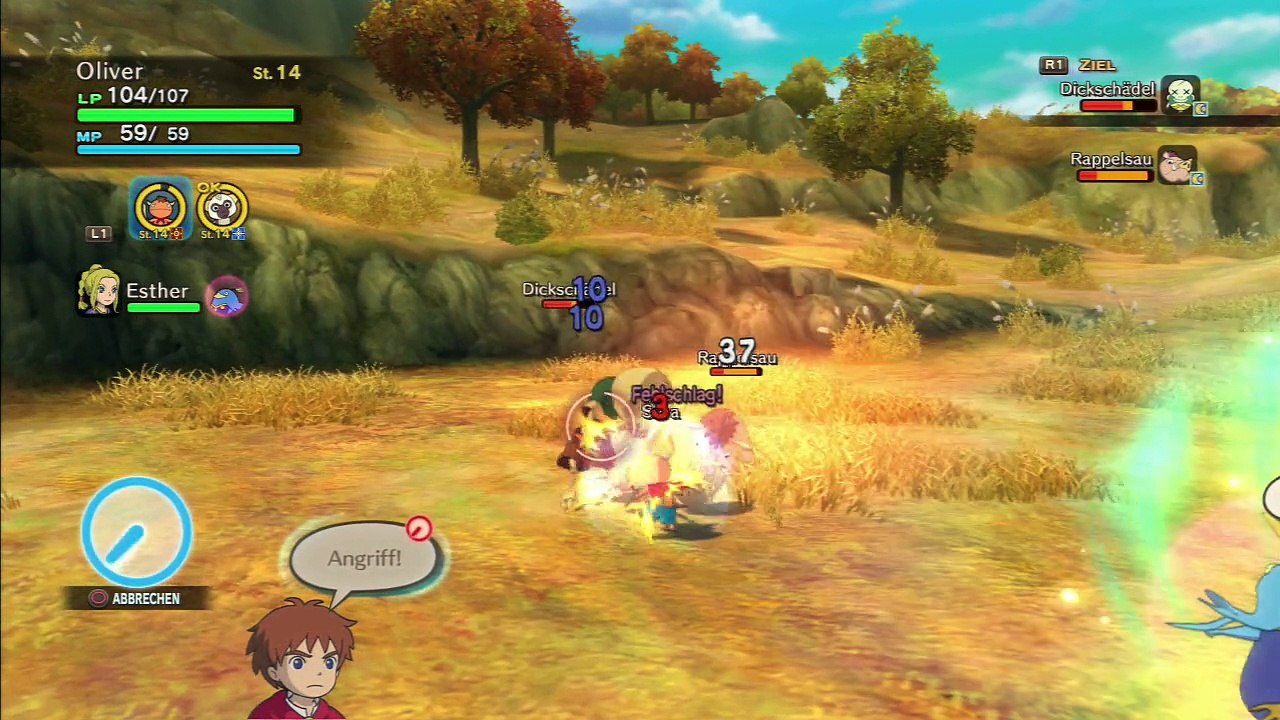Select the white round familiar marked OK
1280x720 pixels.
pos(221,208)
